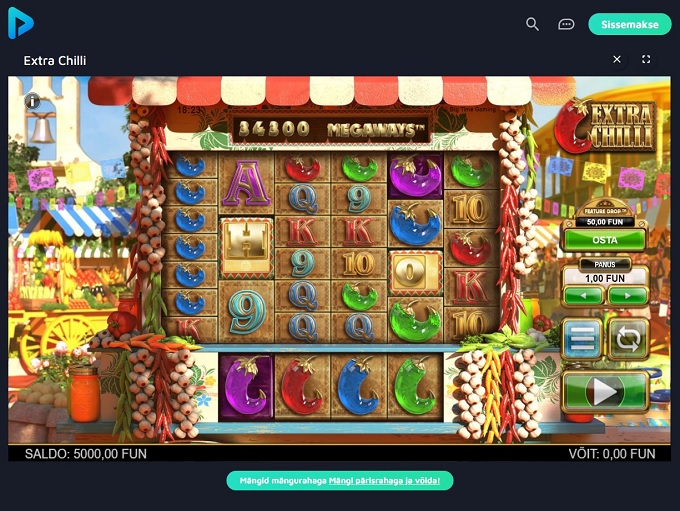
Task: Increase the bet with the right arrow
Action: point(627,295)
